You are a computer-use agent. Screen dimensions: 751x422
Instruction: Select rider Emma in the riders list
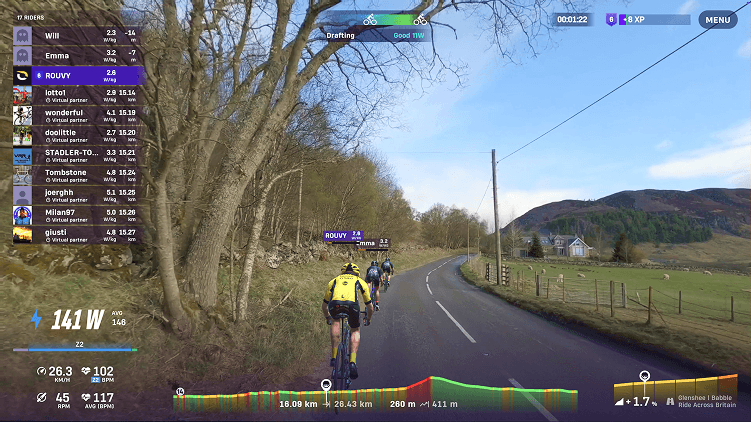(x=76, y=55)
